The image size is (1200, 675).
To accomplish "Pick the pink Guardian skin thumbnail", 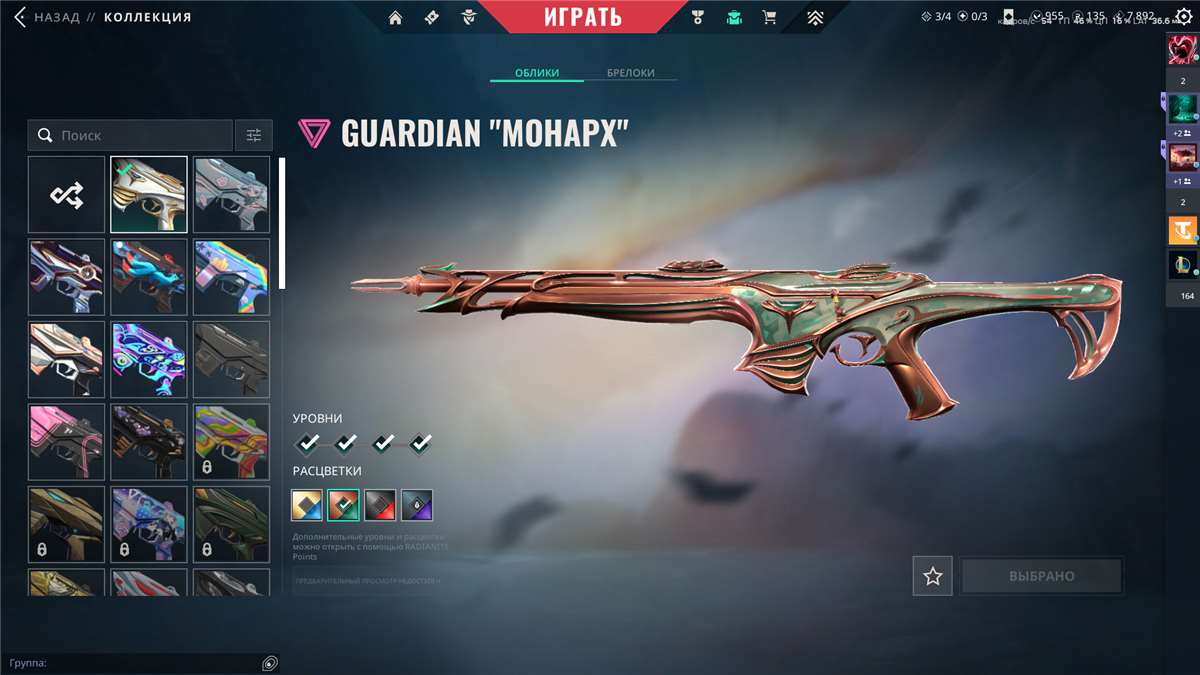I will 66,441.
